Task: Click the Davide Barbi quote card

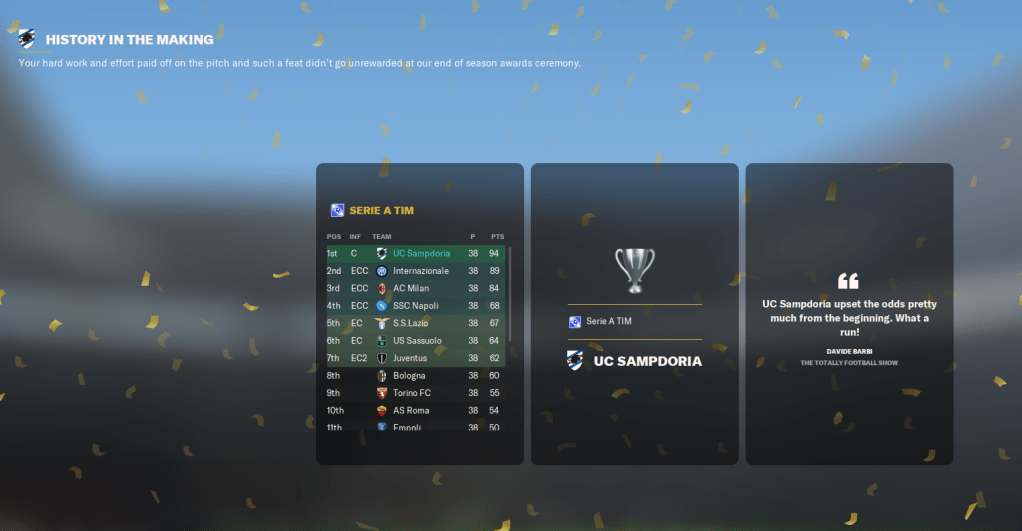Action: [848, 314]
